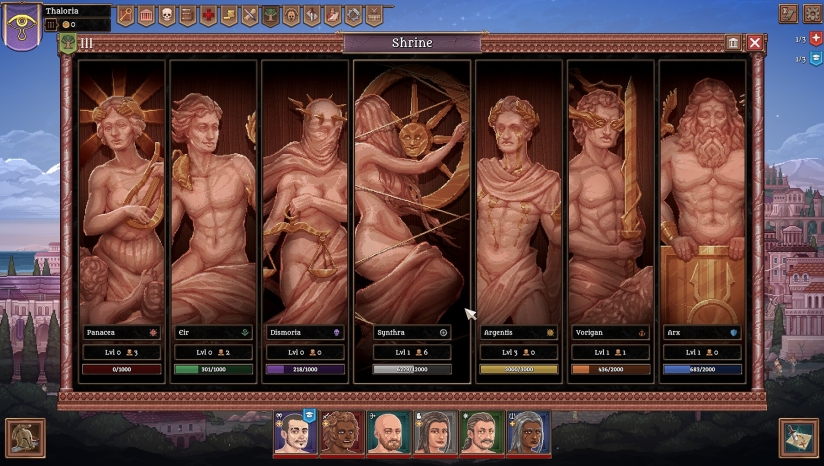This screenshot has height=466, width=824.
Task: Select the Arx deity panel
Action: pos(702,200)
